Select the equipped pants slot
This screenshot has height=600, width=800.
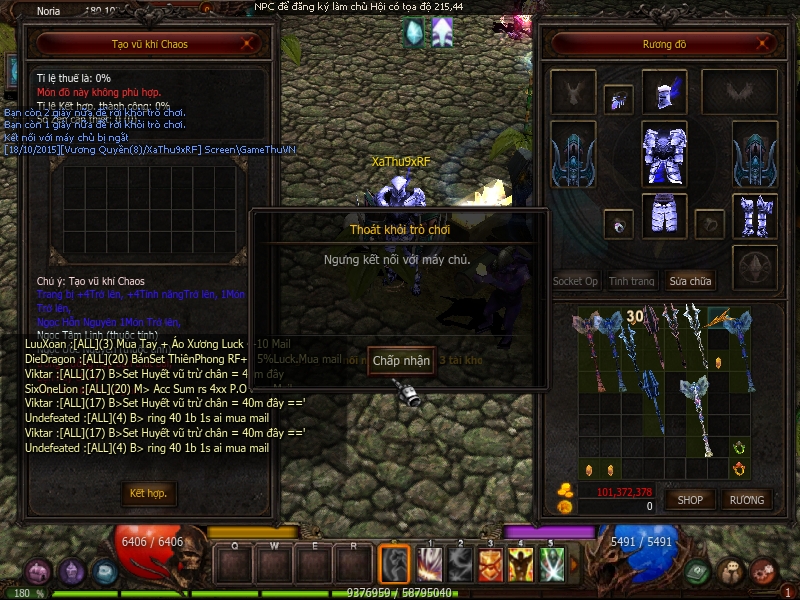pos(664,216)
